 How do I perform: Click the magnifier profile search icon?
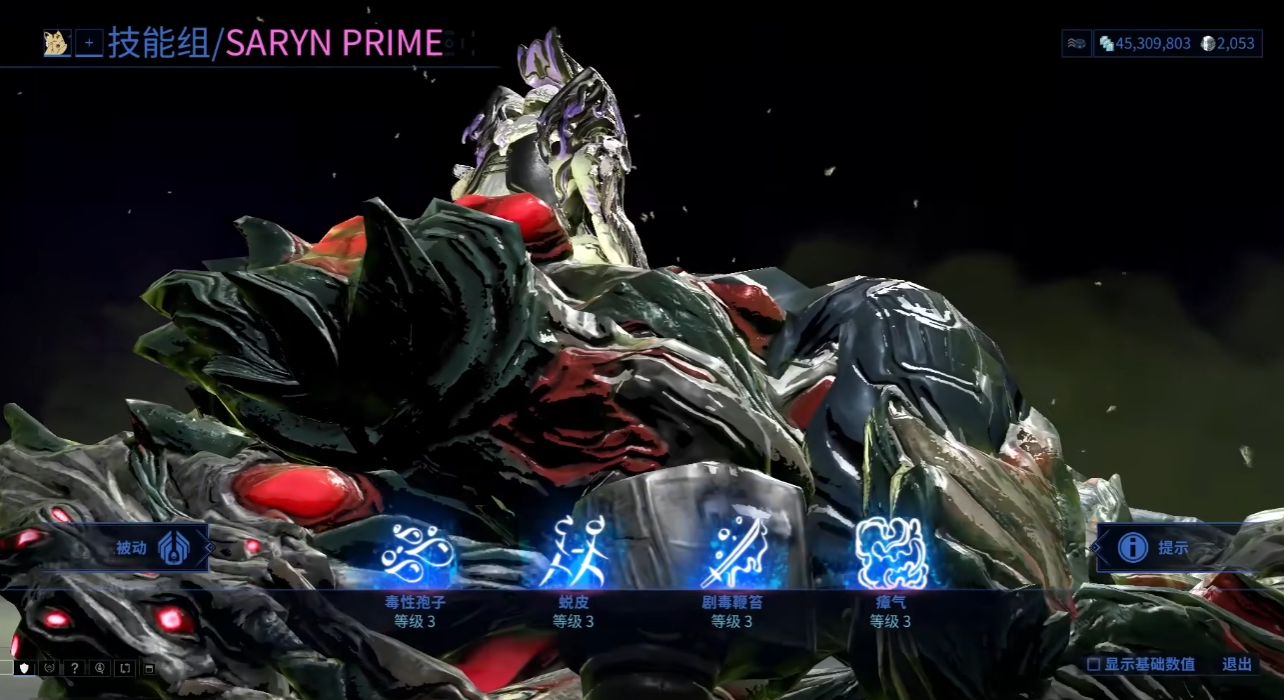[100, 668]
